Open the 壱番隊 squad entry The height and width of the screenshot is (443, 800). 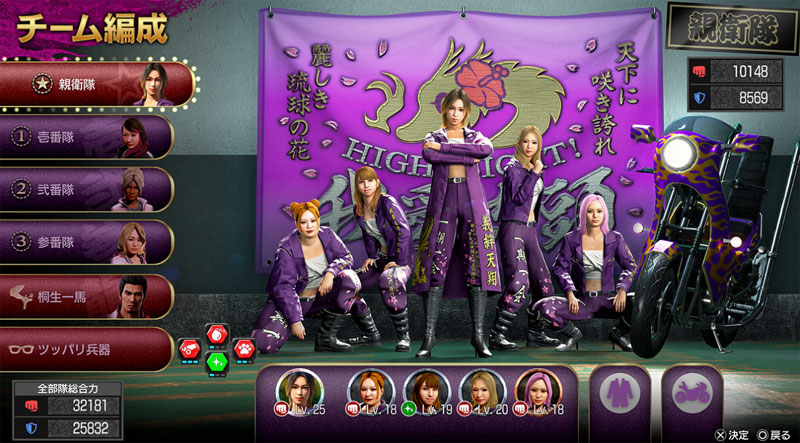pyautogui.click(x=88, y=137)
